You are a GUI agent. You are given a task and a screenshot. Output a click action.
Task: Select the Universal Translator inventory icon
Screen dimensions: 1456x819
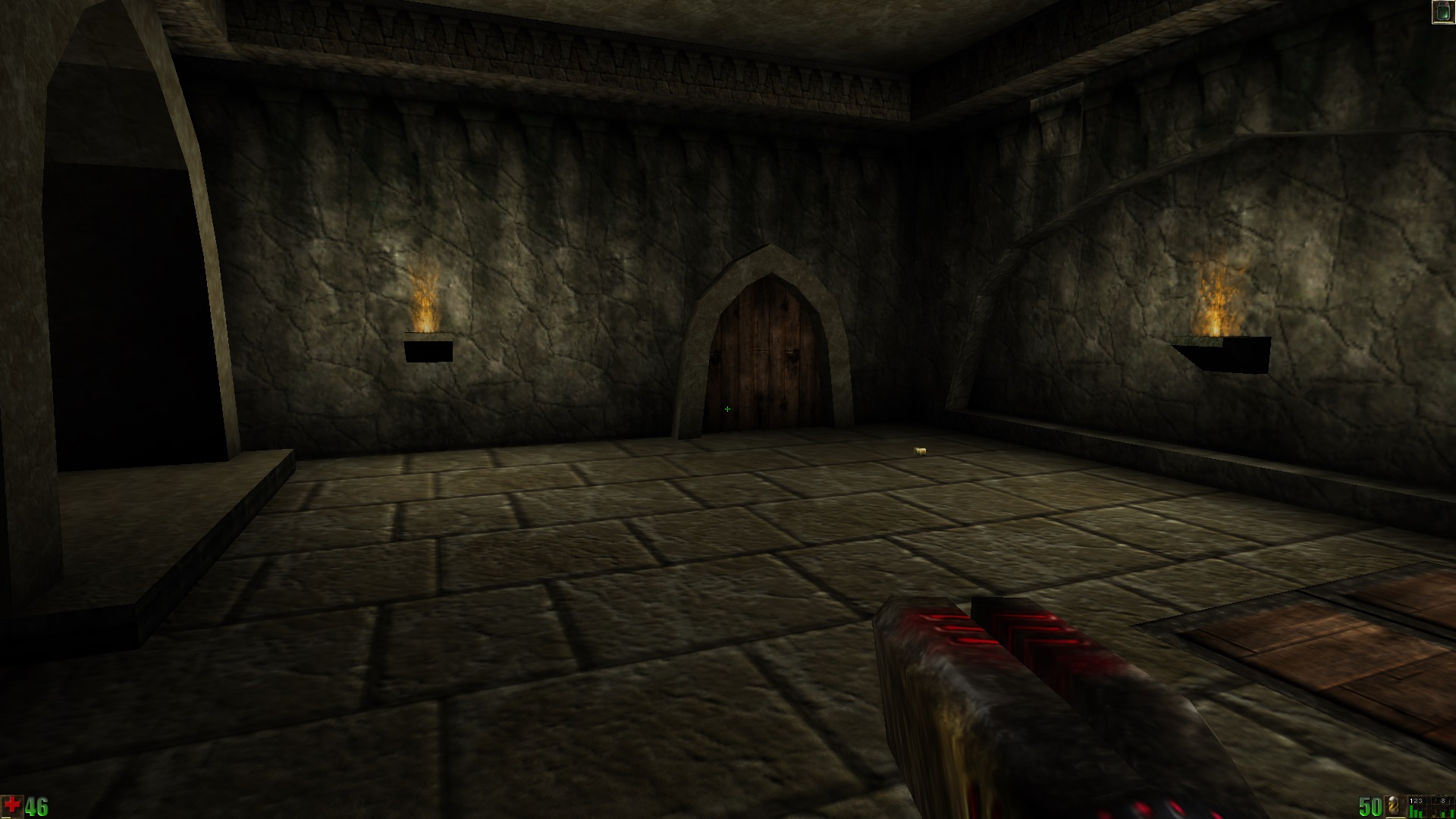coord(1442,12)
